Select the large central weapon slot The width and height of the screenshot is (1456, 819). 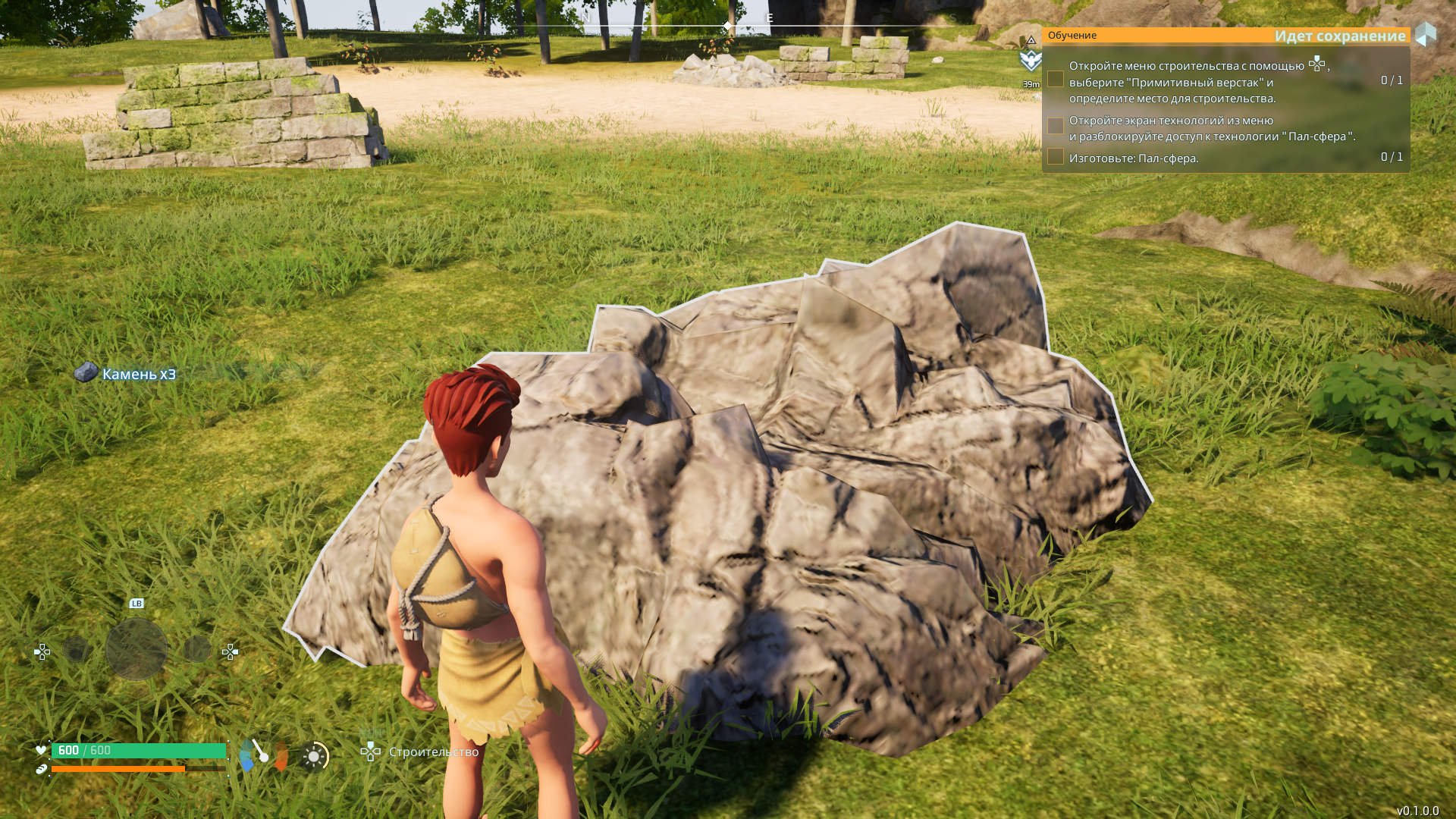[136, 649]
